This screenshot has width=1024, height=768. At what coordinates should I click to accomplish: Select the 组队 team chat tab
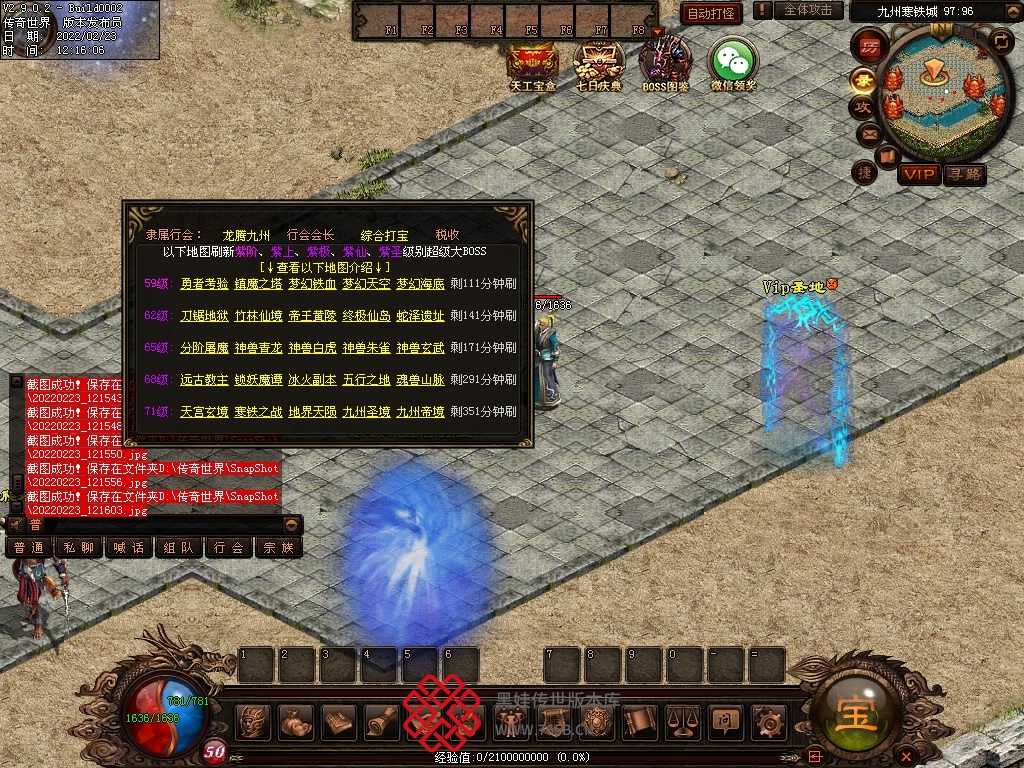coord(179,548)
